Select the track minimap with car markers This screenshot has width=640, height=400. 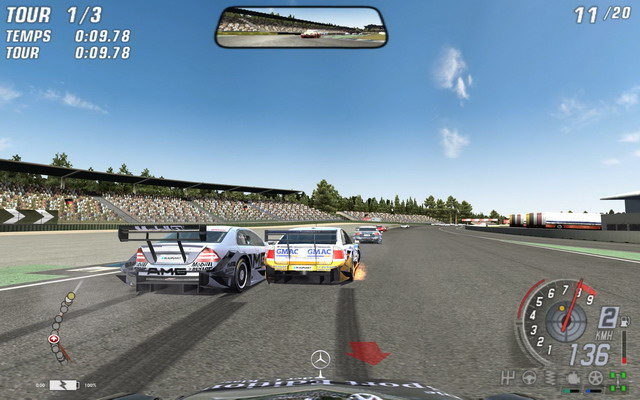pyautogui.click(x=61, y=326)
